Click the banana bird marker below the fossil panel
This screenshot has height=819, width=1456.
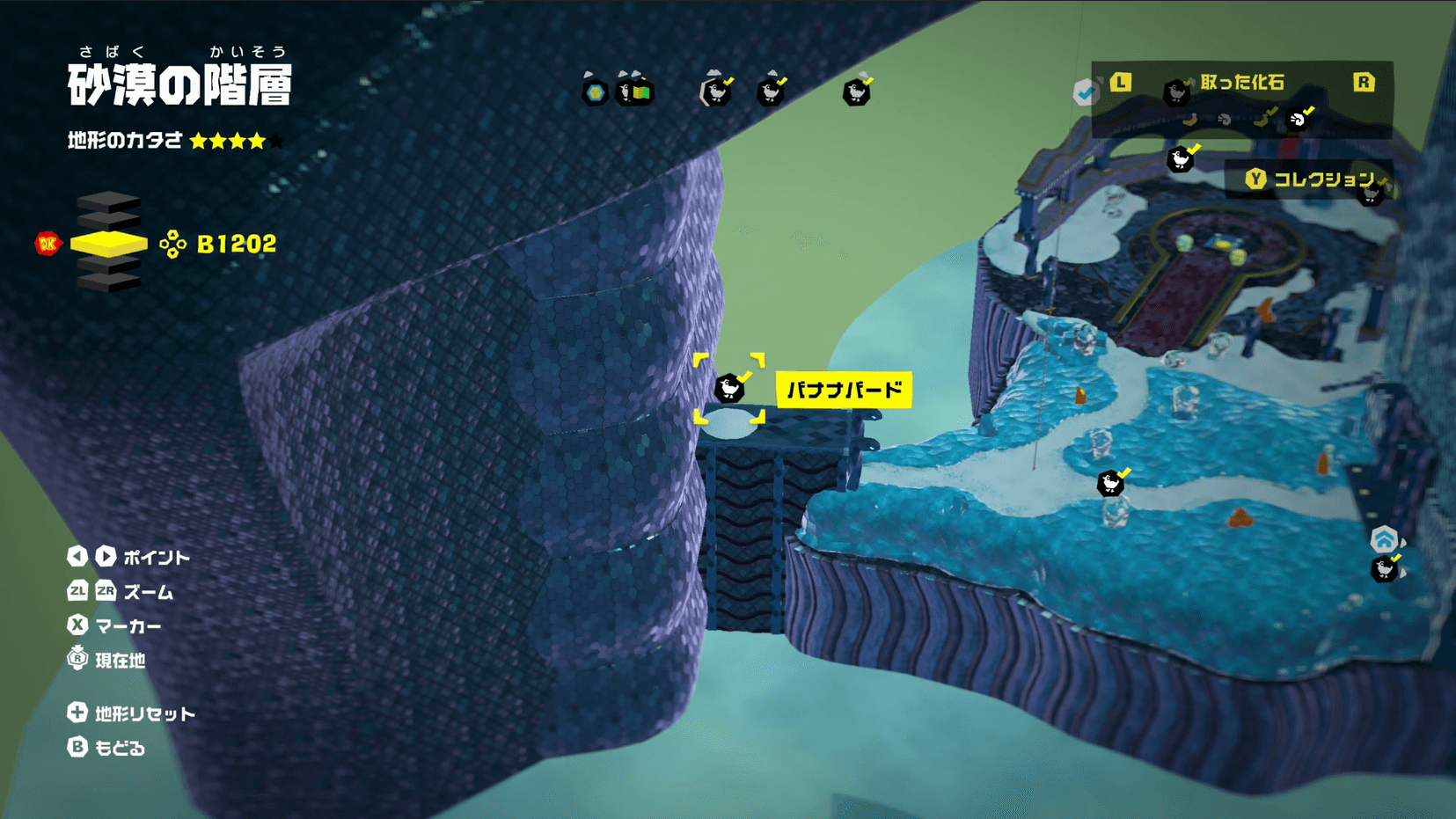pos(1180,159)
